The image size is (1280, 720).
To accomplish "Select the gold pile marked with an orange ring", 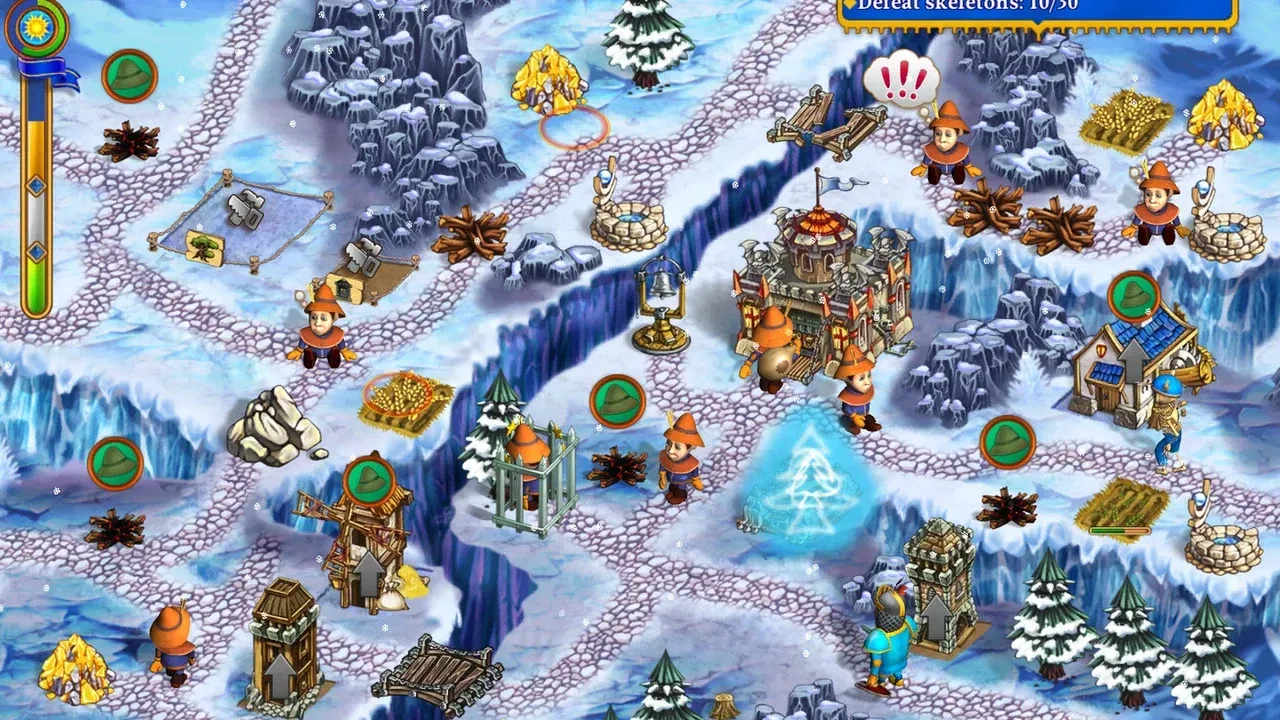I will (549, 82).
